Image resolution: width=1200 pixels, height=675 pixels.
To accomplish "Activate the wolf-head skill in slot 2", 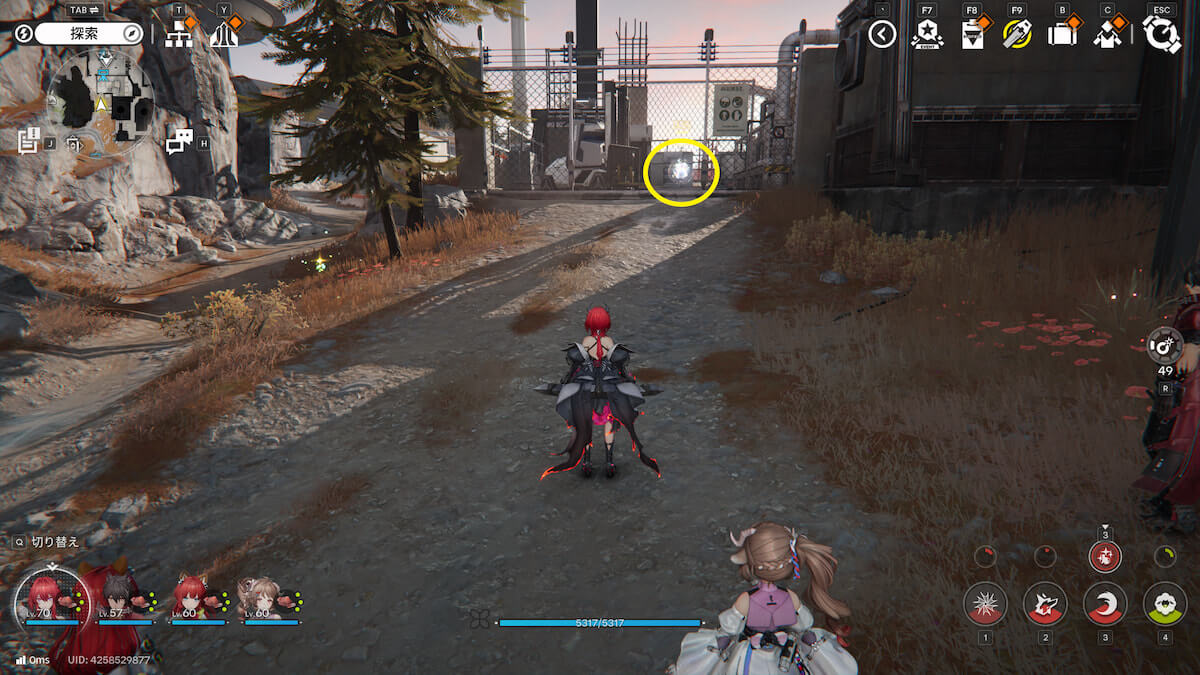I will coord(1045,604).
